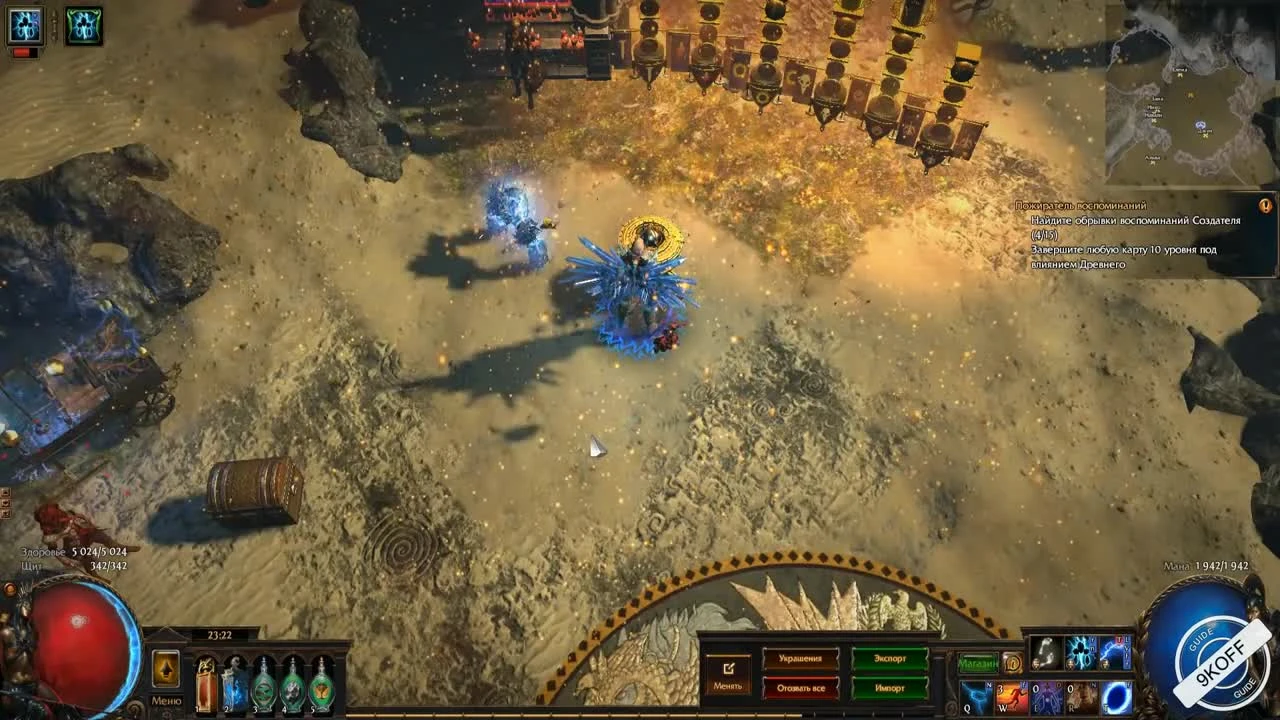The height and width of the screenshot is (720, 1280).
Task: Open the Магазин shop tab
Action: click(979, 663)
